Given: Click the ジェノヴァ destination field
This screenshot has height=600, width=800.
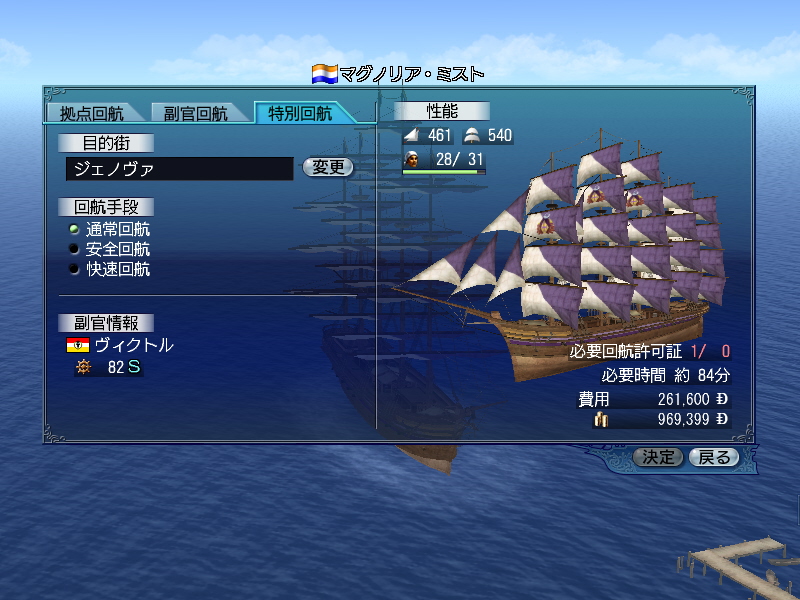Looking at the screenshot, I should (180, 169).
